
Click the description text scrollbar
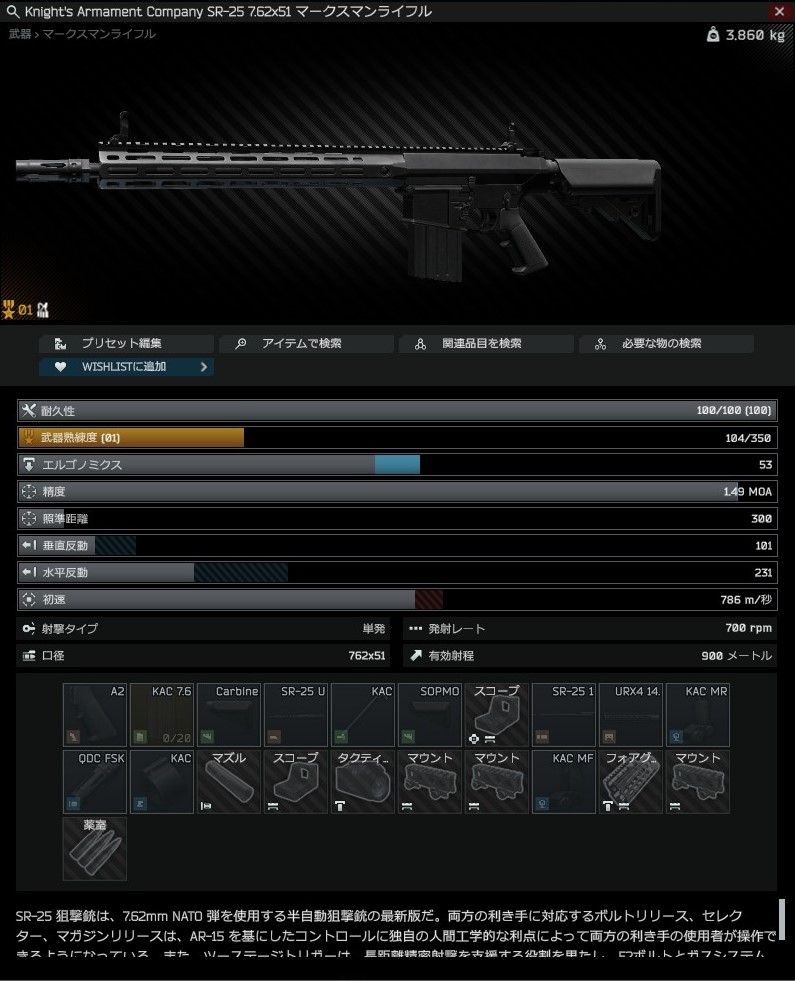(782, 919)
